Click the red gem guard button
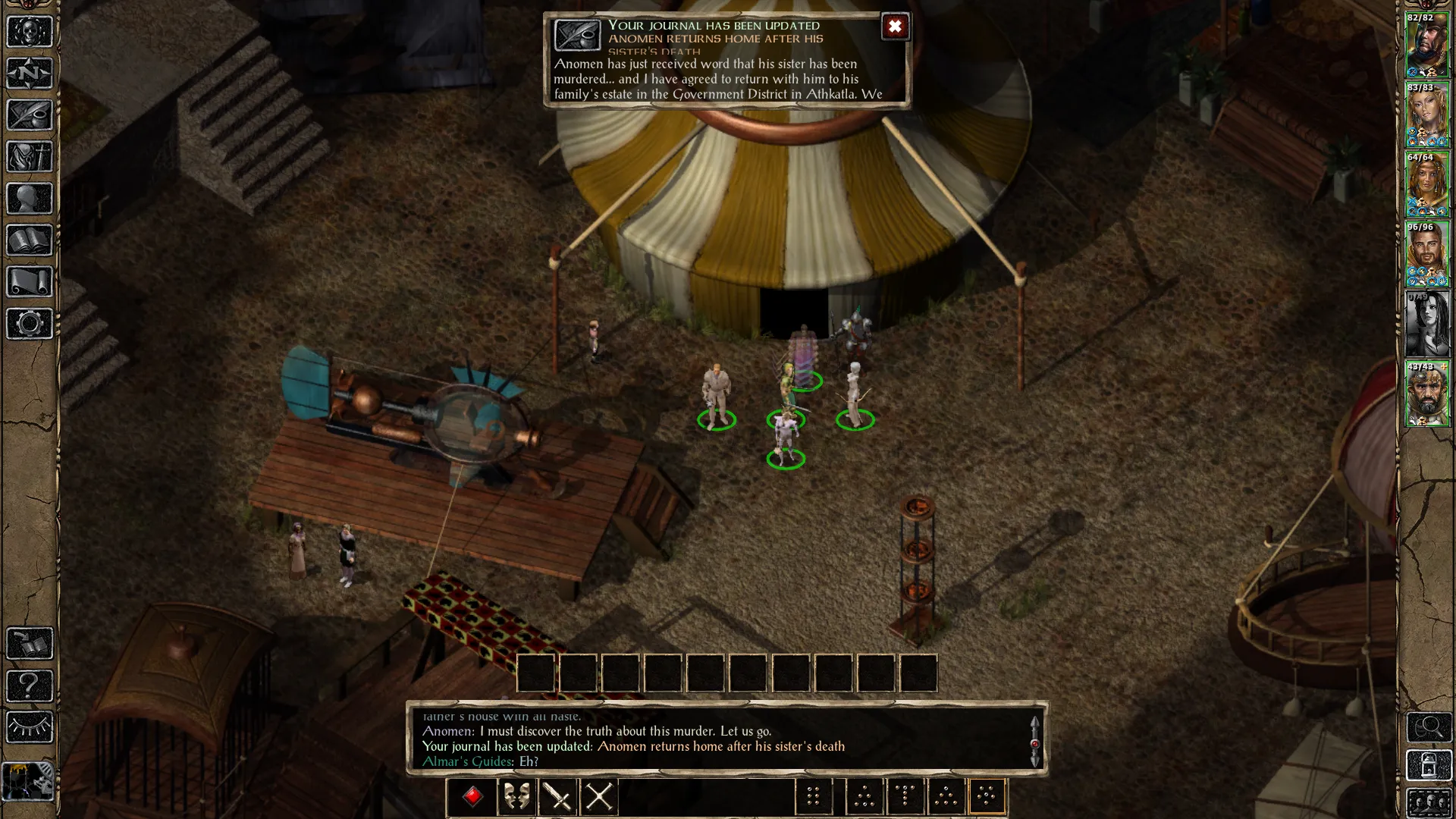Screen dimensions: 1456x819 (472, 797)
